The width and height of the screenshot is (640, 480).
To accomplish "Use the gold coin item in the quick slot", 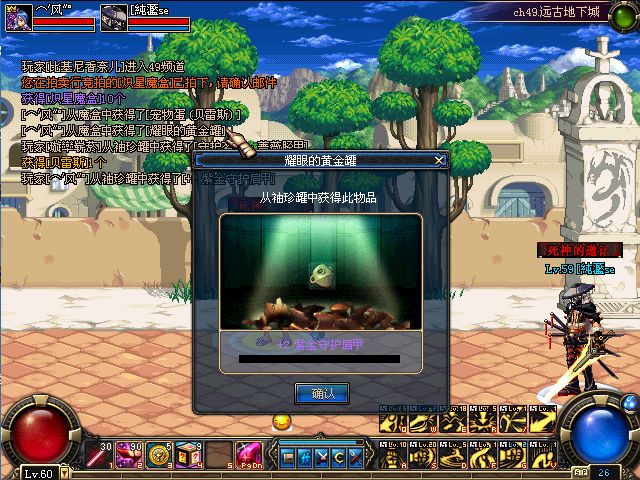I will click(x=160, y=456).
